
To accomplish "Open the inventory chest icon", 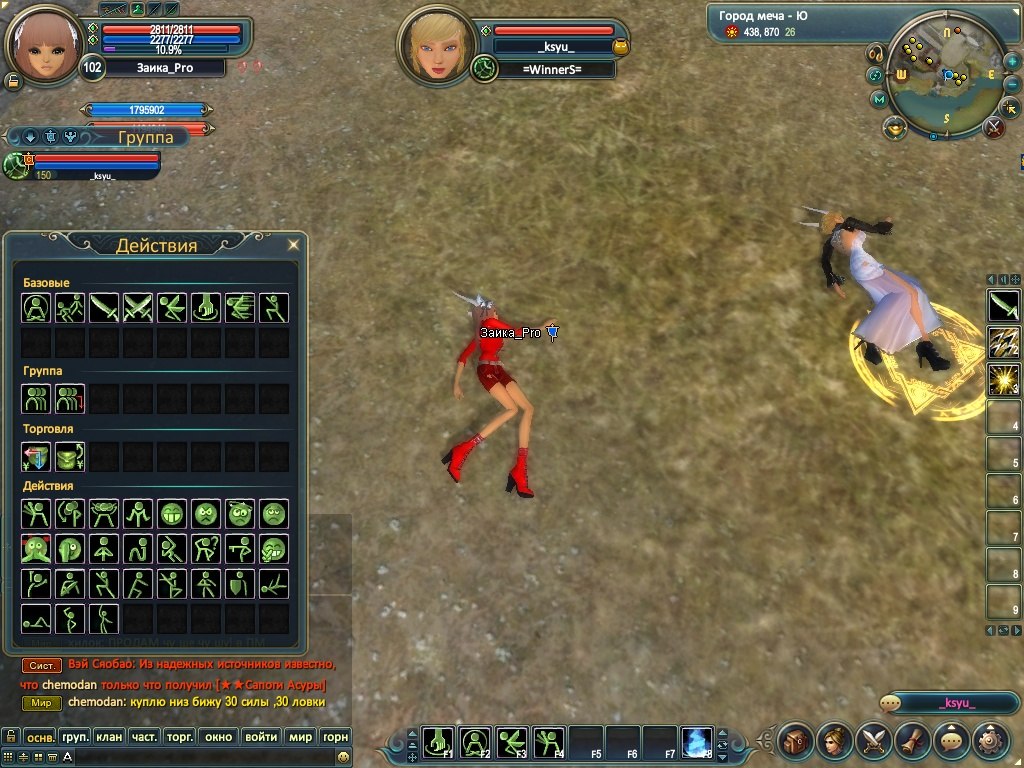I will click(796, 741).
